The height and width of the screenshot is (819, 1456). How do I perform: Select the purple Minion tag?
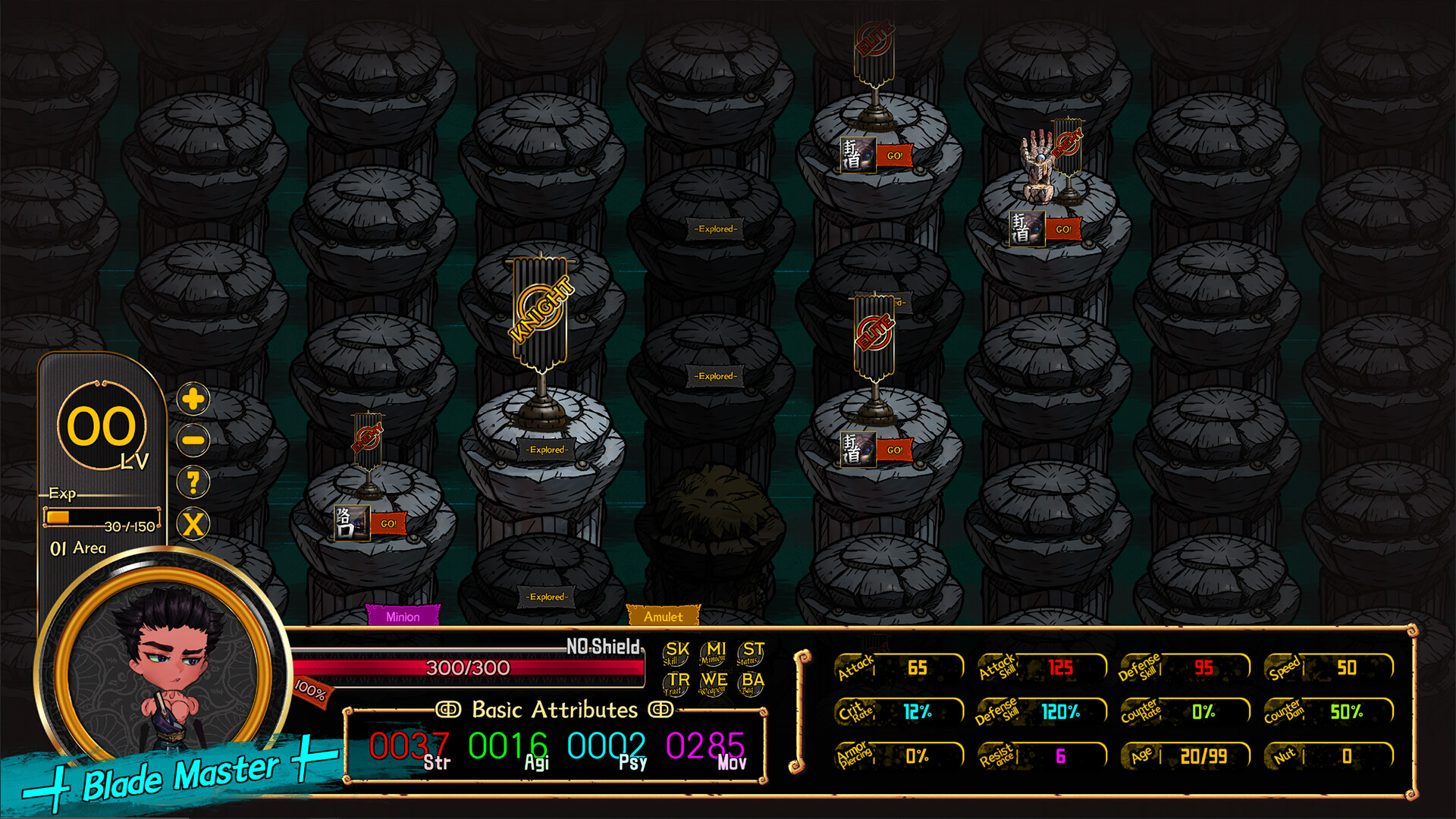[x=403, y=617]
